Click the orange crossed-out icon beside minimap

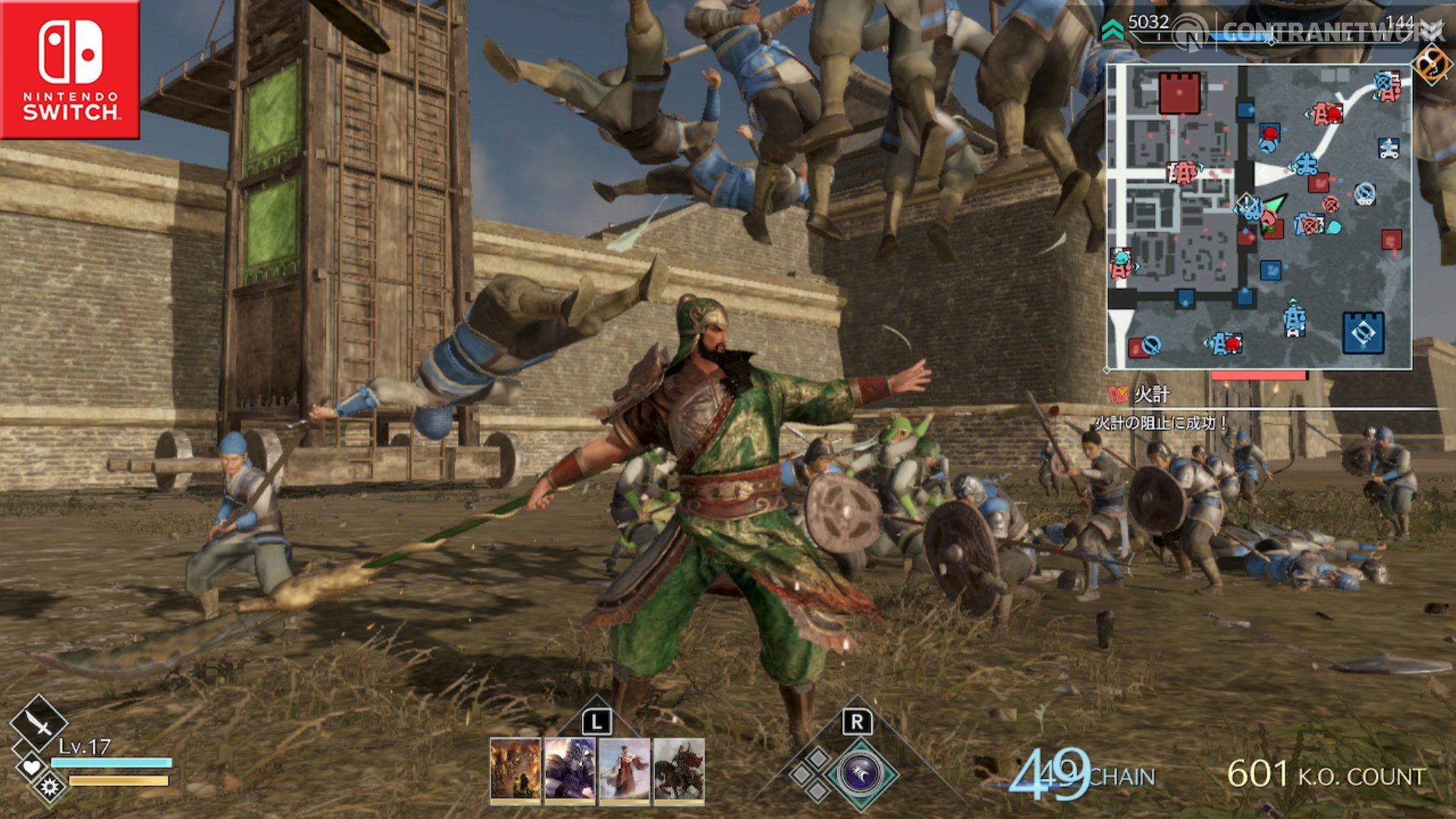pyautogui.click(x=1431, y=64)
